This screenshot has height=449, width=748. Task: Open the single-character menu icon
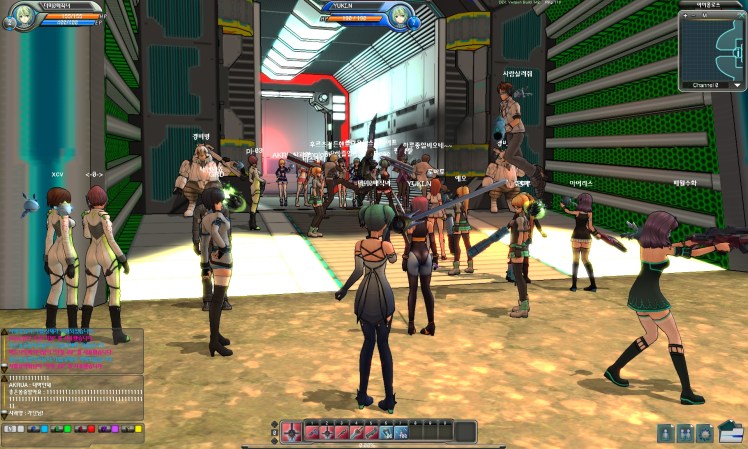[x=665, y=432]
